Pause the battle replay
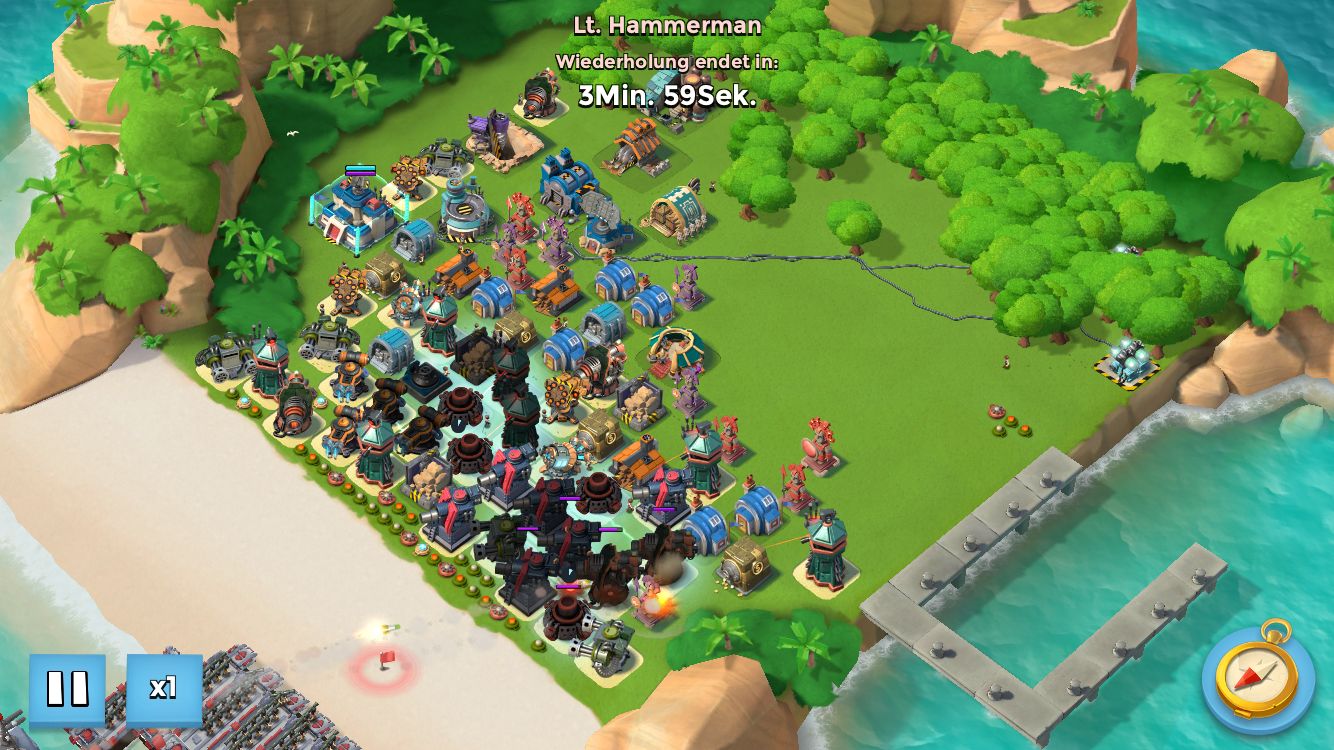 67,689
